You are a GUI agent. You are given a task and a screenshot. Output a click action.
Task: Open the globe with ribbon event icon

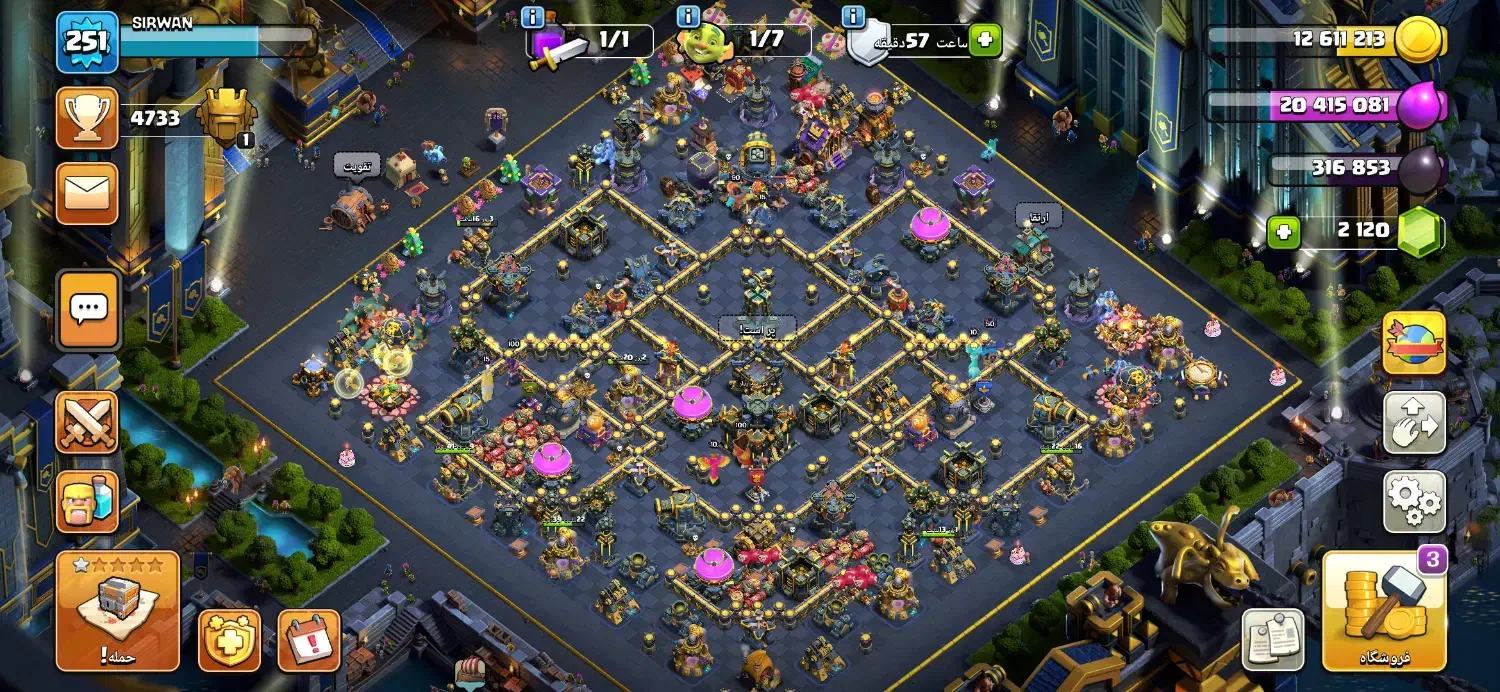pyautogui.click(x=1414, y=343)
